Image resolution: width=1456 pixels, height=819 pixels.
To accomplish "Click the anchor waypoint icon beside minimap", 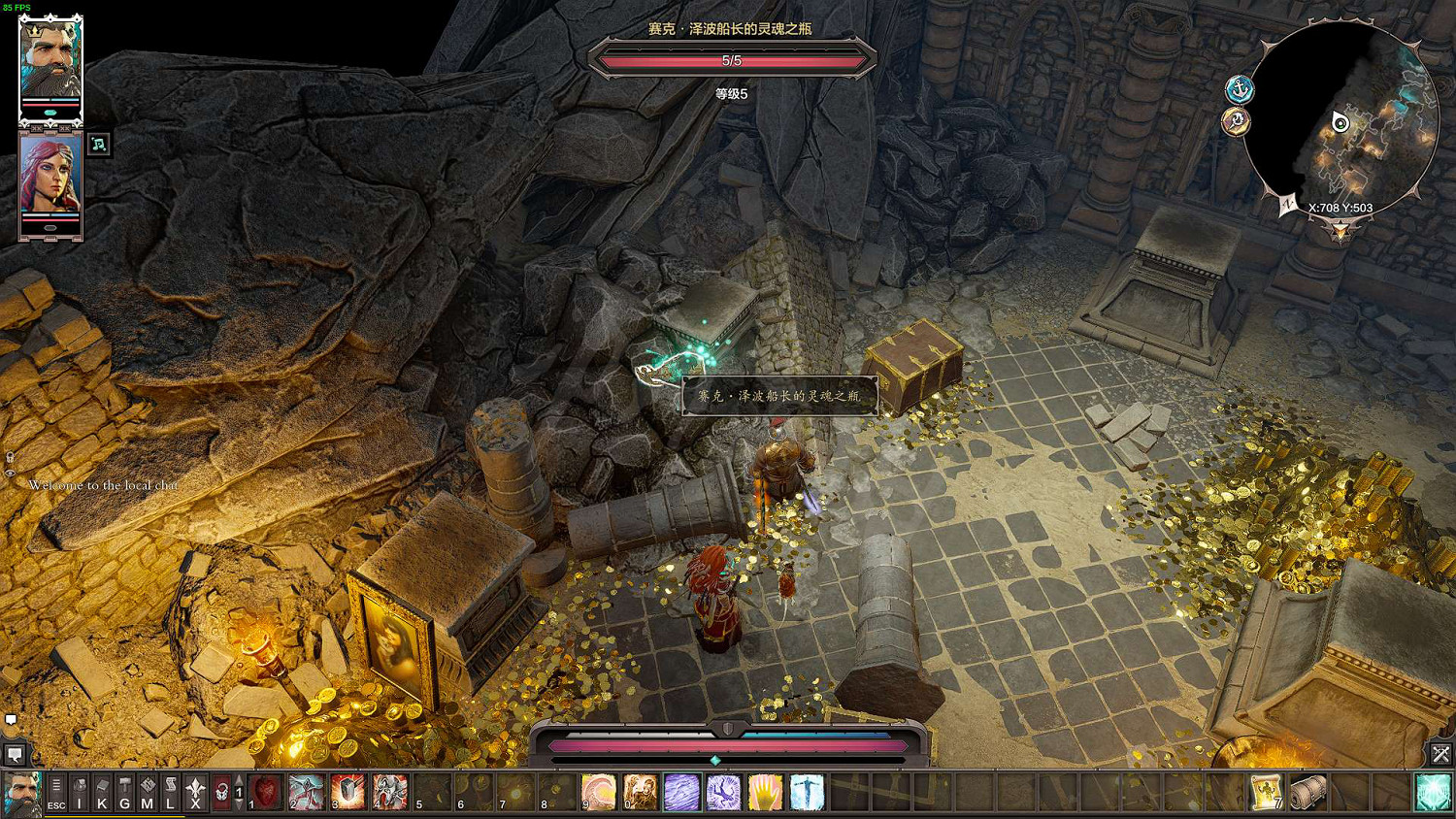I will click(x=1240, y=90).
